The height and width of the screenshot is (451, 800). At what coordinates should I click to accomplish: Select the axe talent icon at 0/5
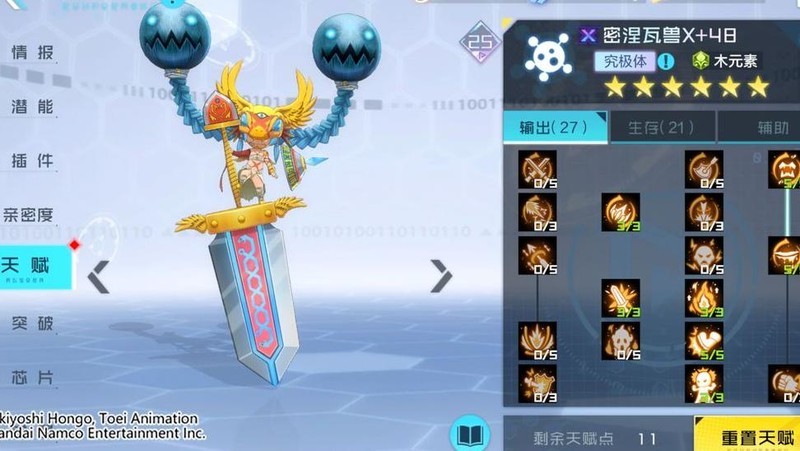704,170
